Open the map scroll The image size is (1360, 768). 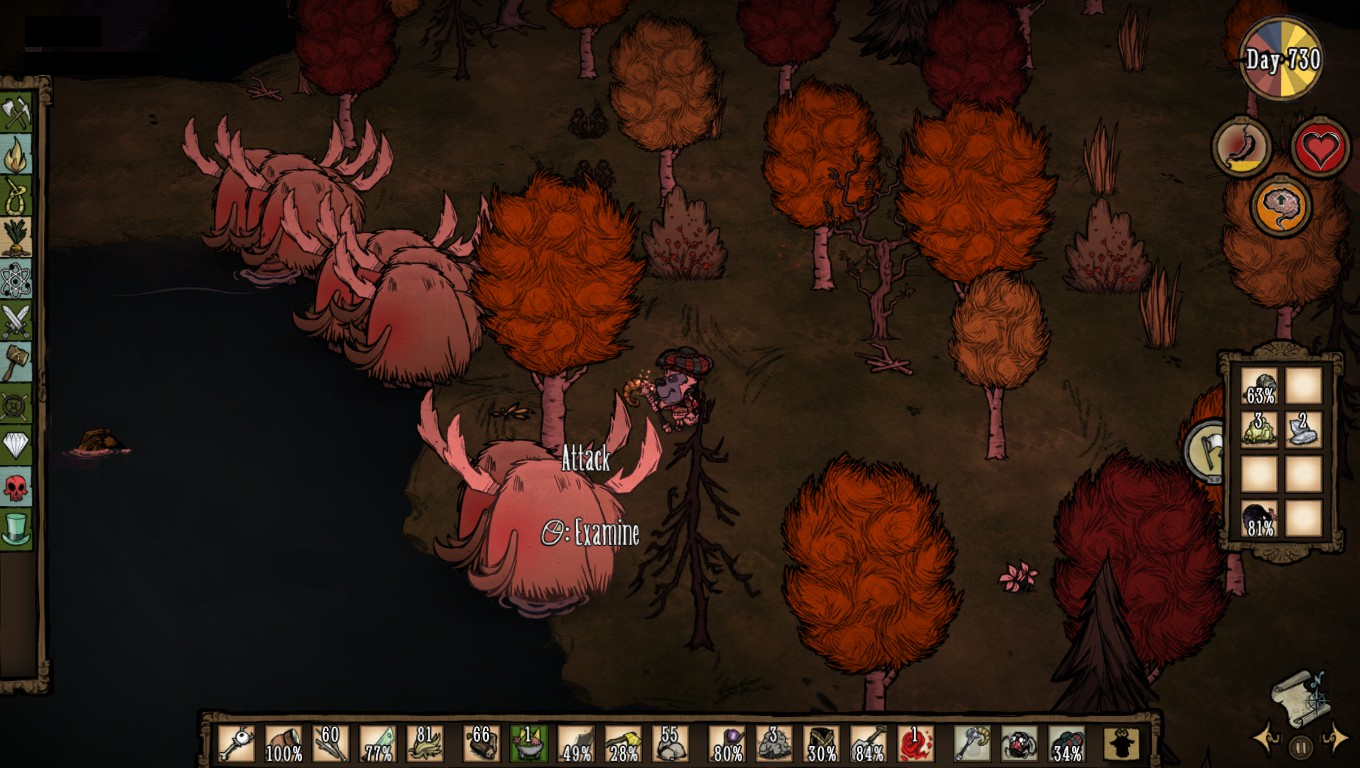click(x=1300, y=698)
